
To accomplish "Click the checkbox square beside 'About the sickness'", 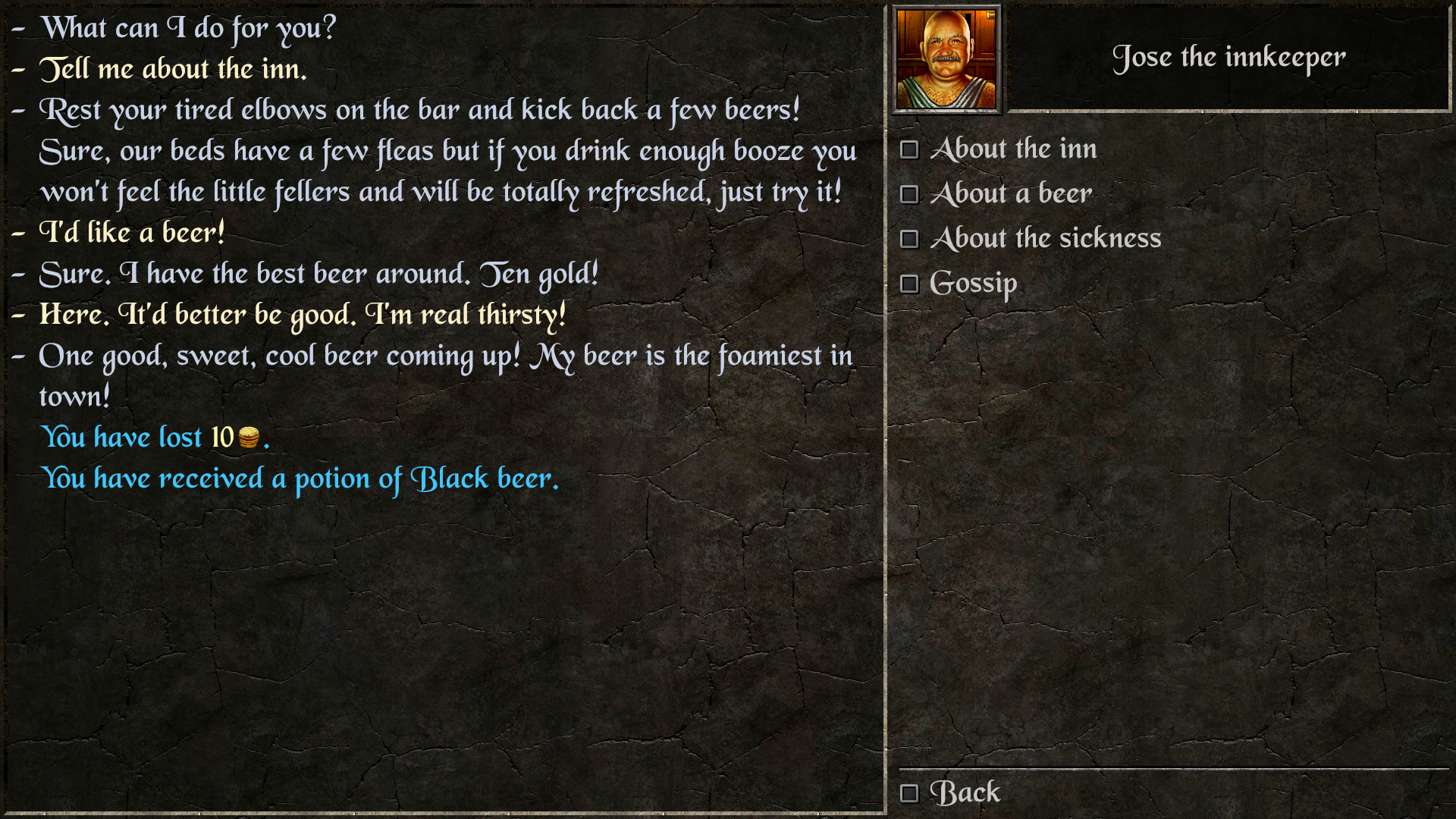I will 909,238.
